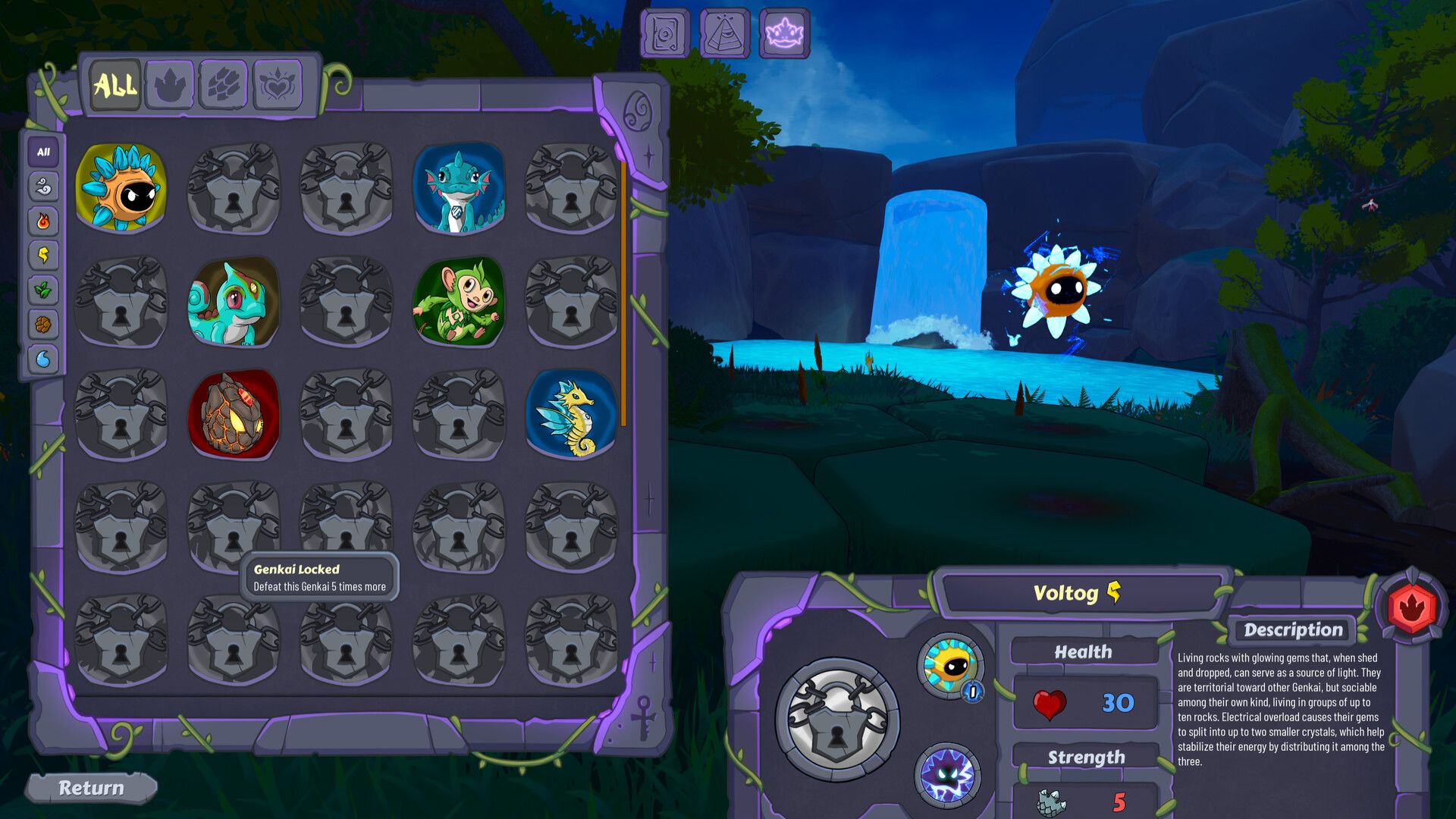
Task: Click the red claw hexagon badge
Action: point(1410,607)
